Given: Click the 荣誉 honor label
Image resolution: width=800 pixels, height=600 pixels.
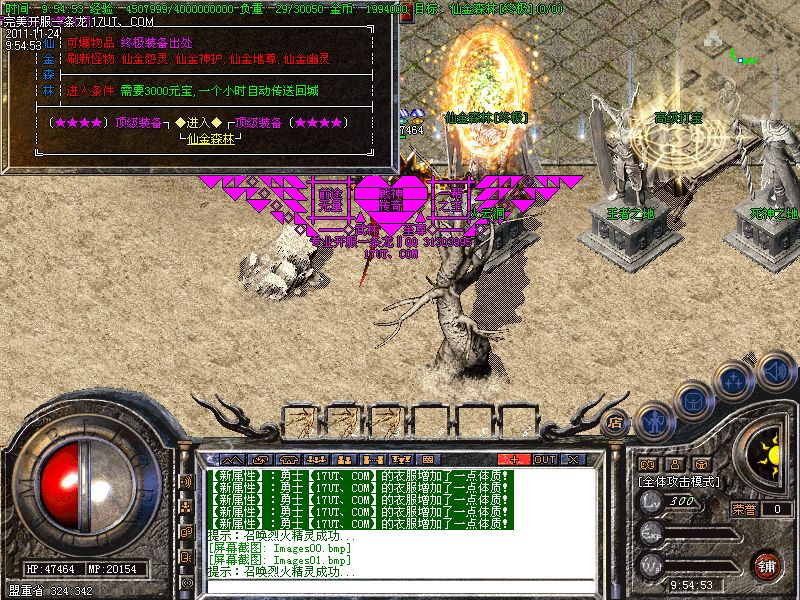Looking at the screenshot, I should pos(744,508).
